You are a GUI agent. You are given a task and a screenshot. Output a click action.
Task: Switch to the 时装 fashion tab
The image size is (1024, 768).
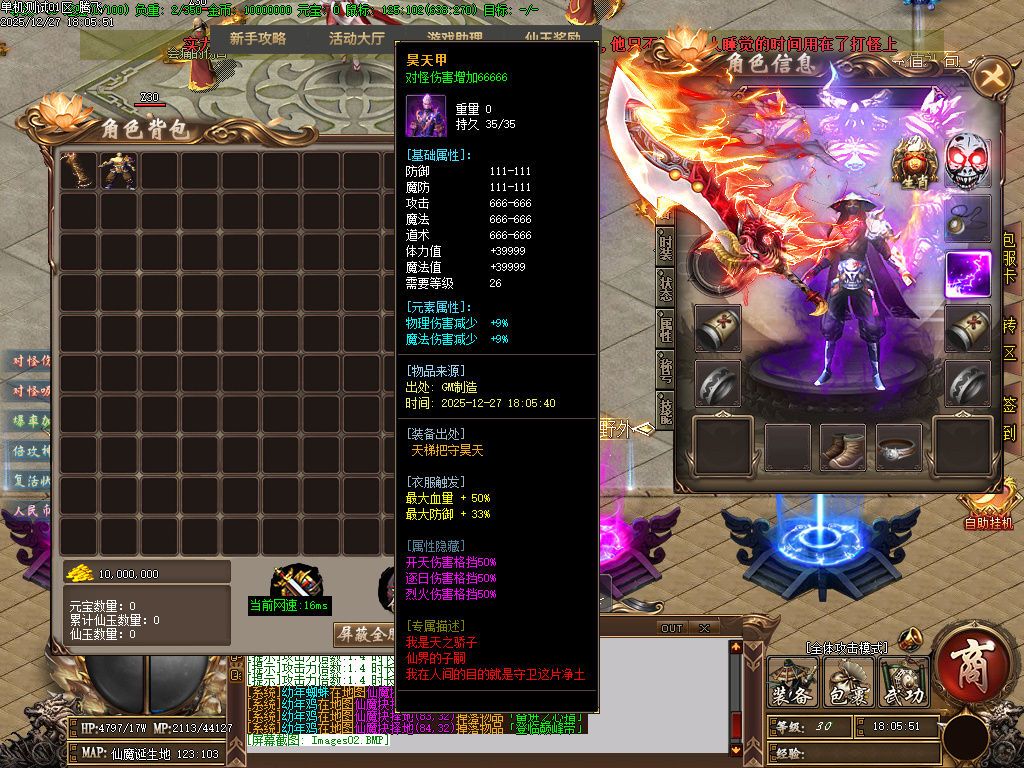[x=665, y=245]
